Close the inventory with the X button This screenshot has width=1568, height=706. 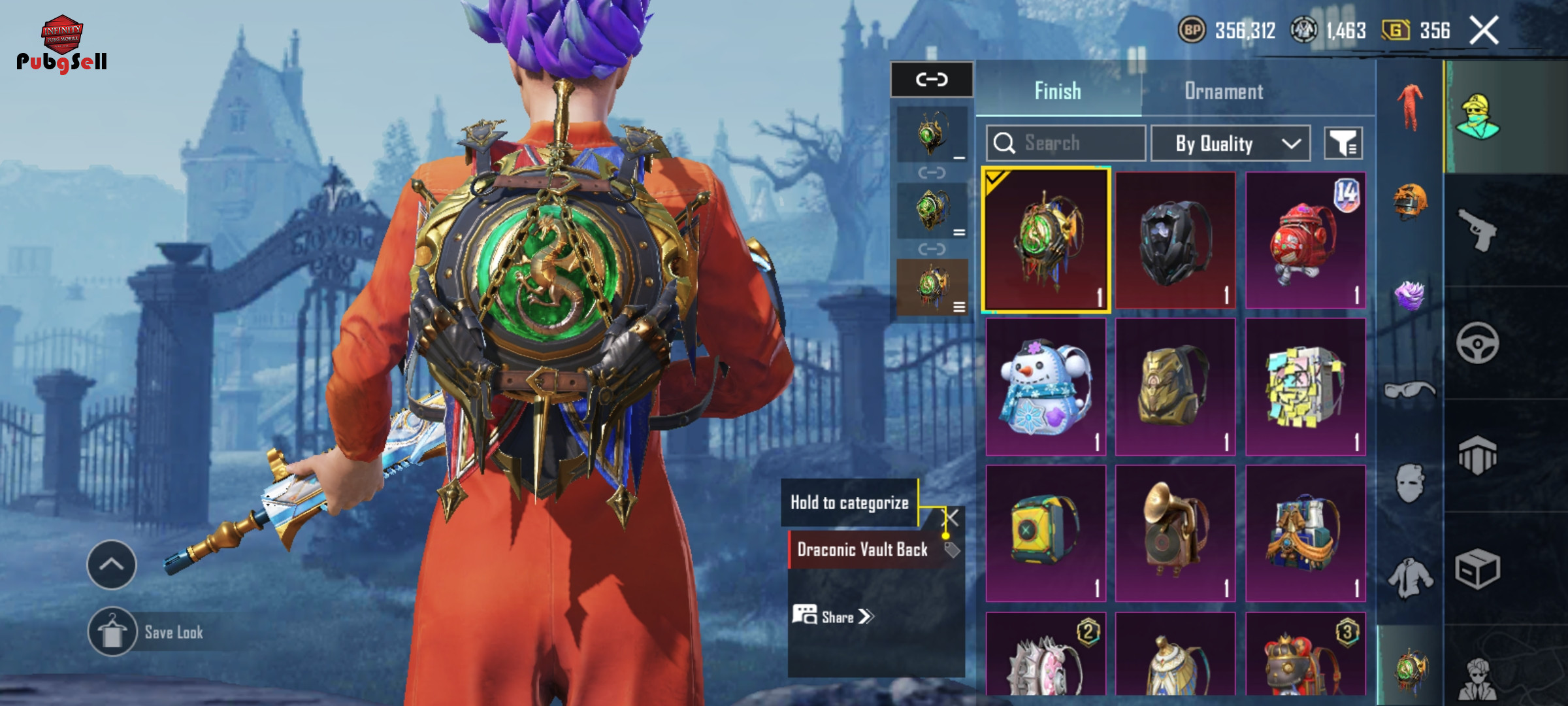click(1484, 31)
